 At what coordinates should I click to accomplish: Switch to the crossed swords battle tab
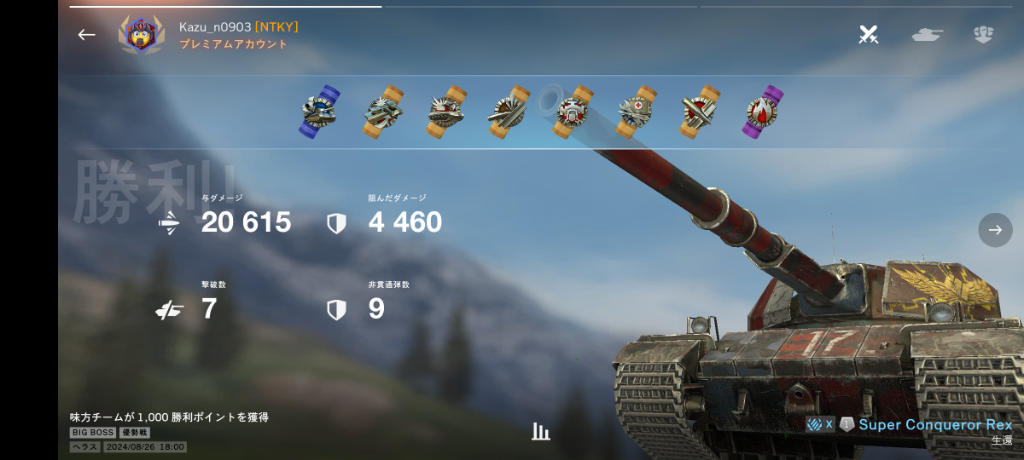pos(869,35)
